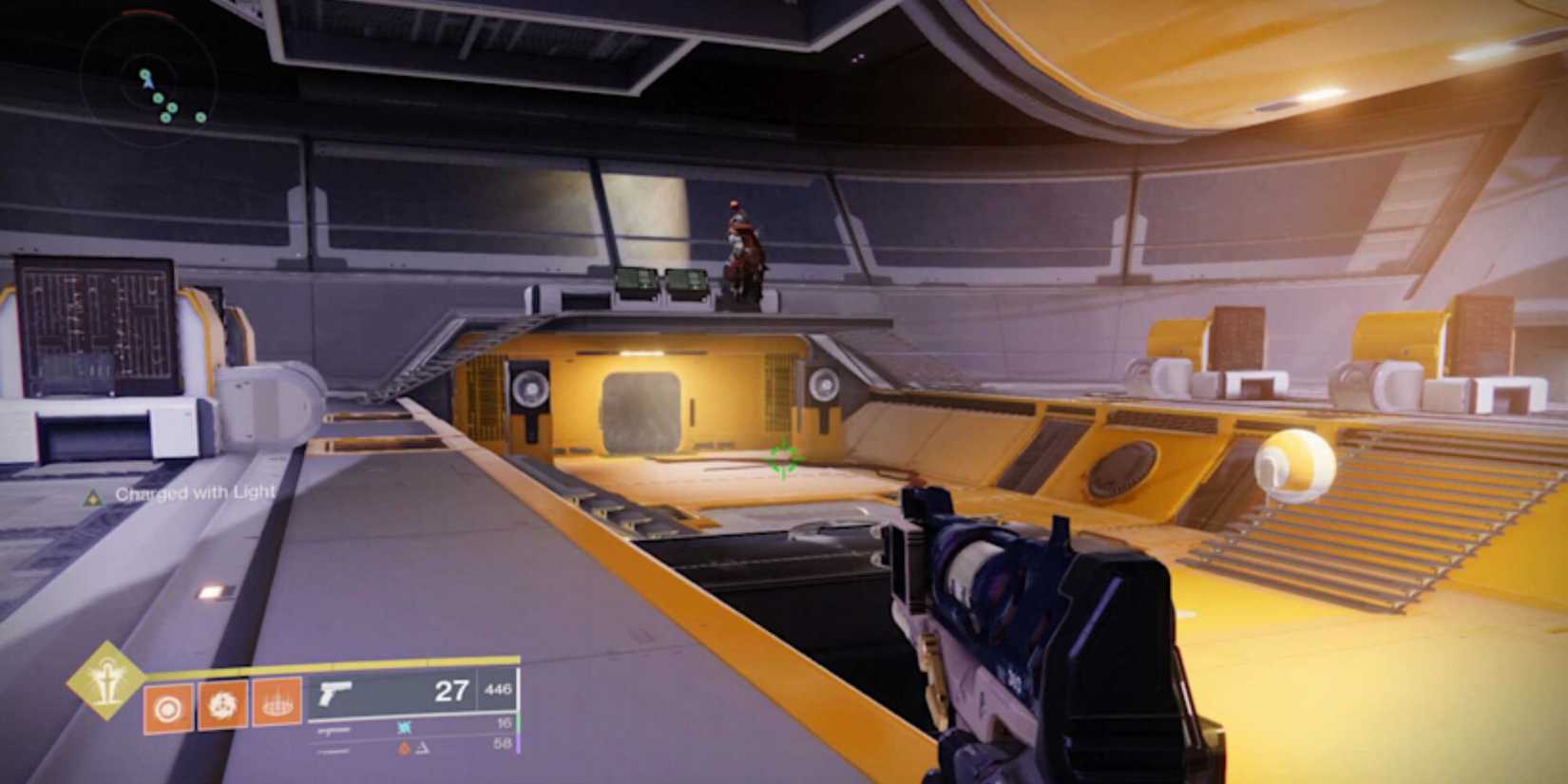Click the Charged with Light buff label
This screenshot has width=1568, height=784.
tap(195, 494)
